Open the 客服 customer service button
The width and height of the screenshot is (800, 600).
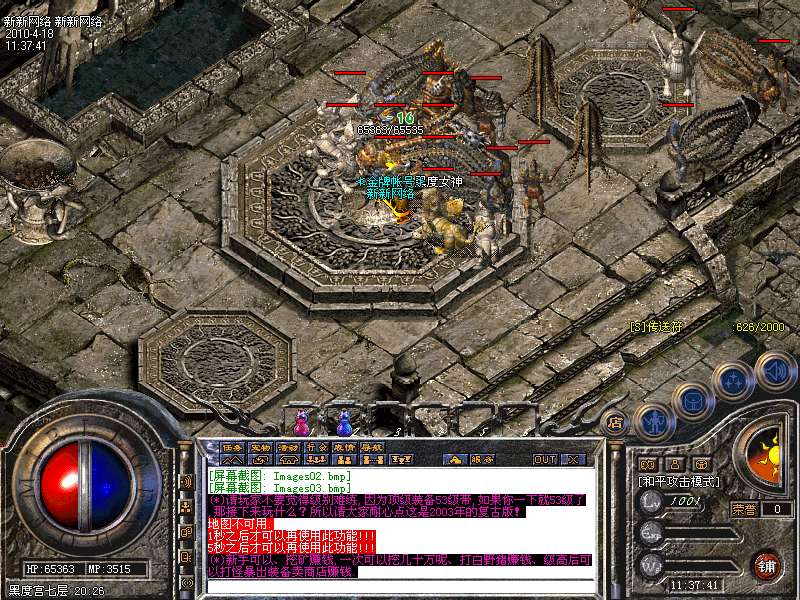[x=482, y=460]
